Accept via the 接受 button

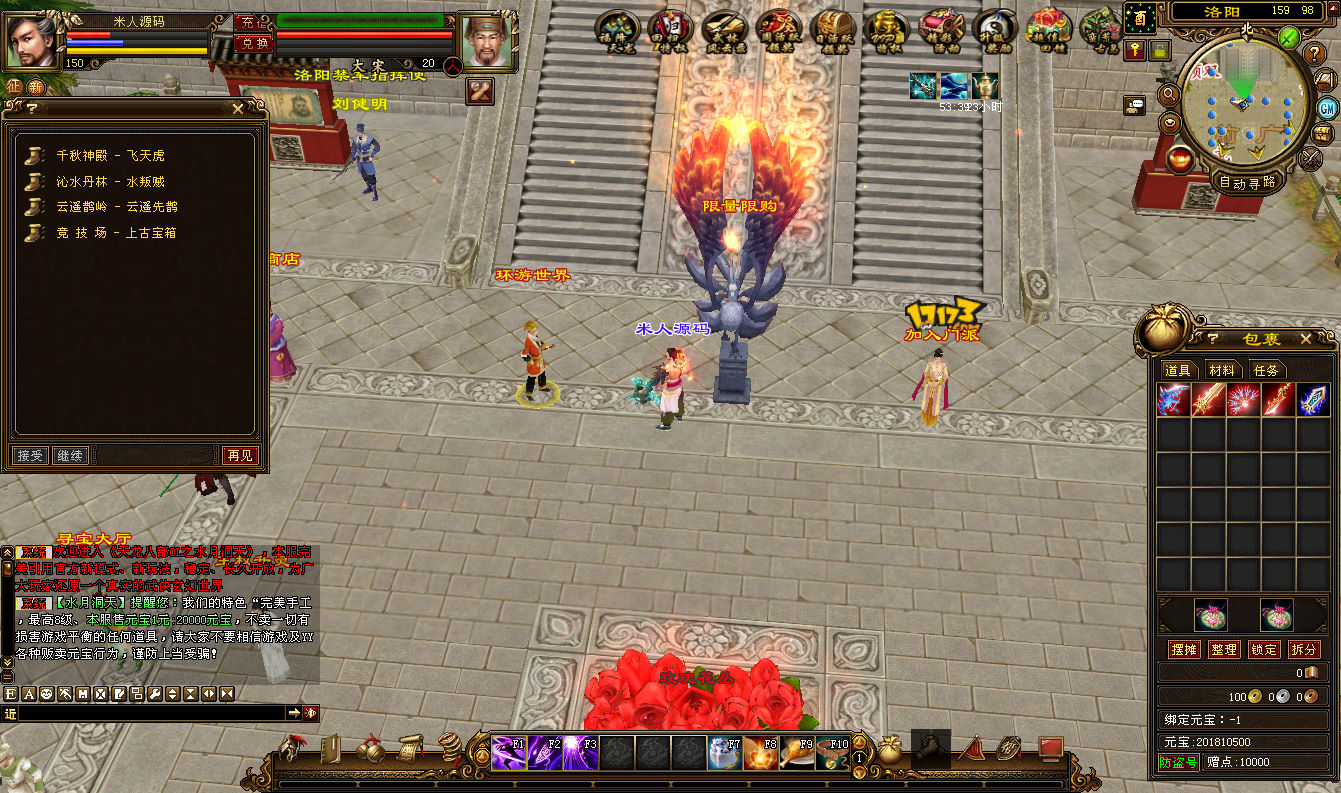tap(31, 456)
